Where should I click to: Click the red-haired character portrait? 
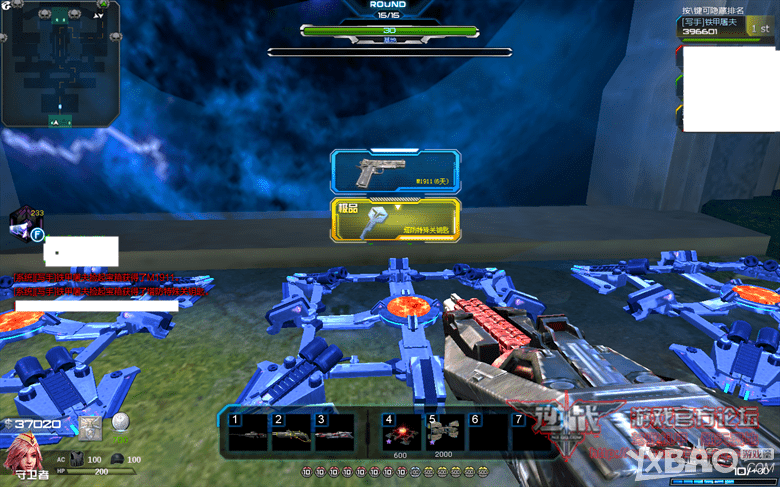tap(22, 461)
